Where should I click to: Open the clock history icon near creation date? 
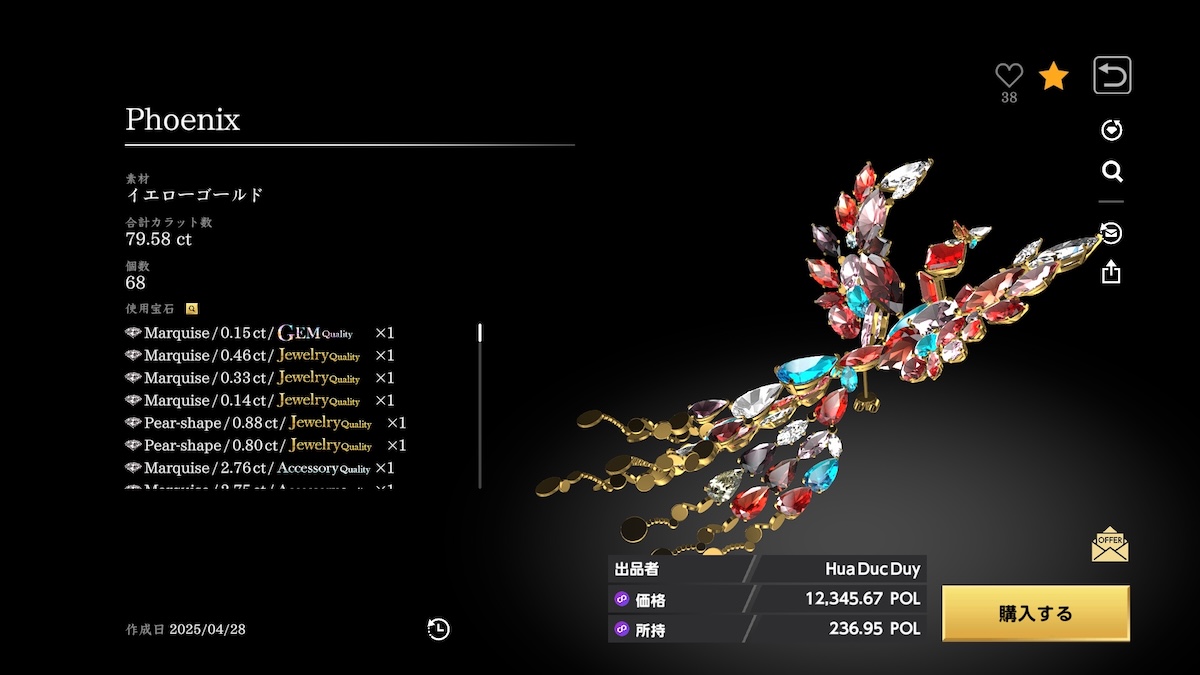[x=438, y=629]
